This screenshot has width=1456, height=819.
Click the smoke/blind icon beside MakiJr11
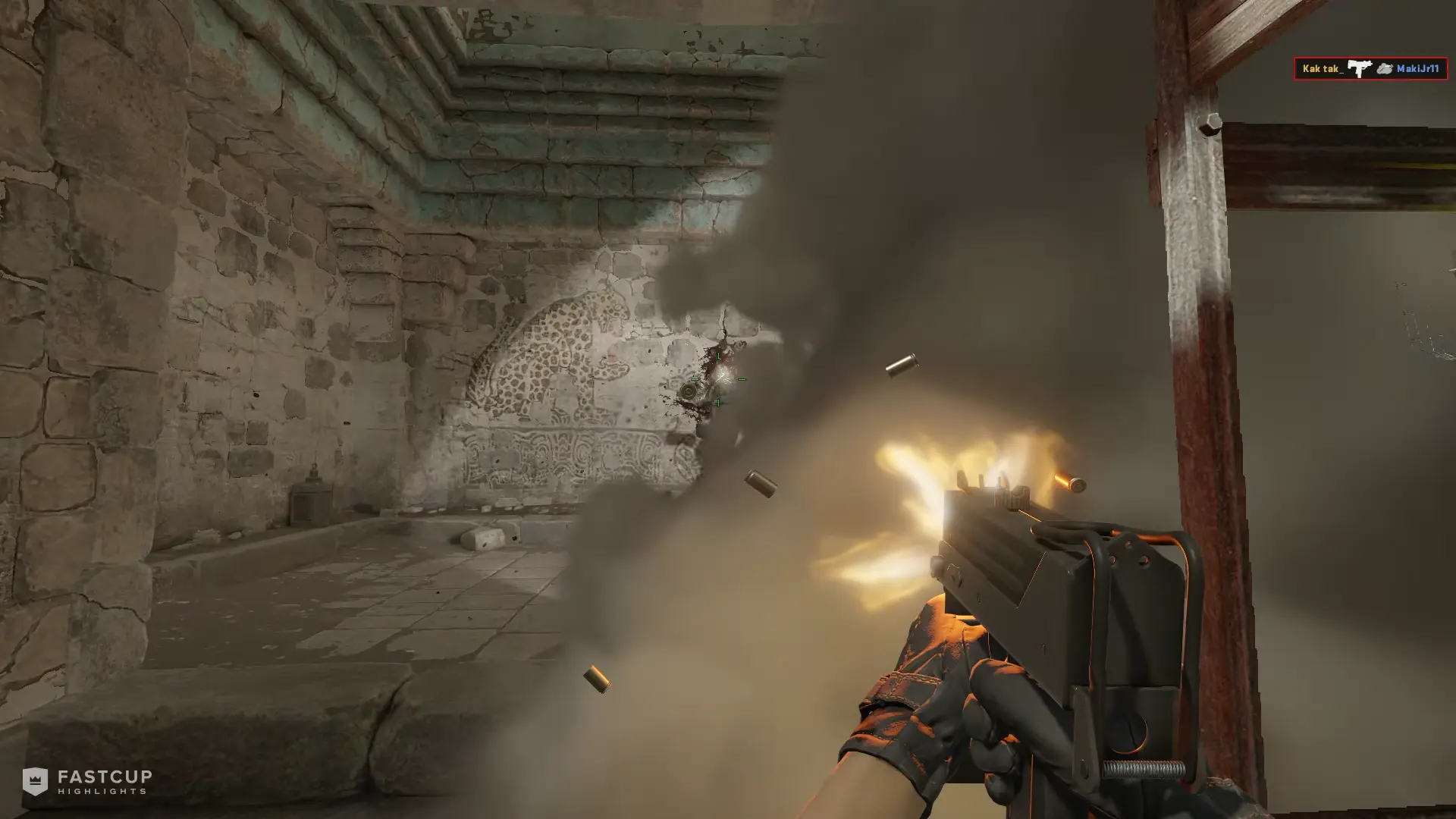(x=1384, y=68)
